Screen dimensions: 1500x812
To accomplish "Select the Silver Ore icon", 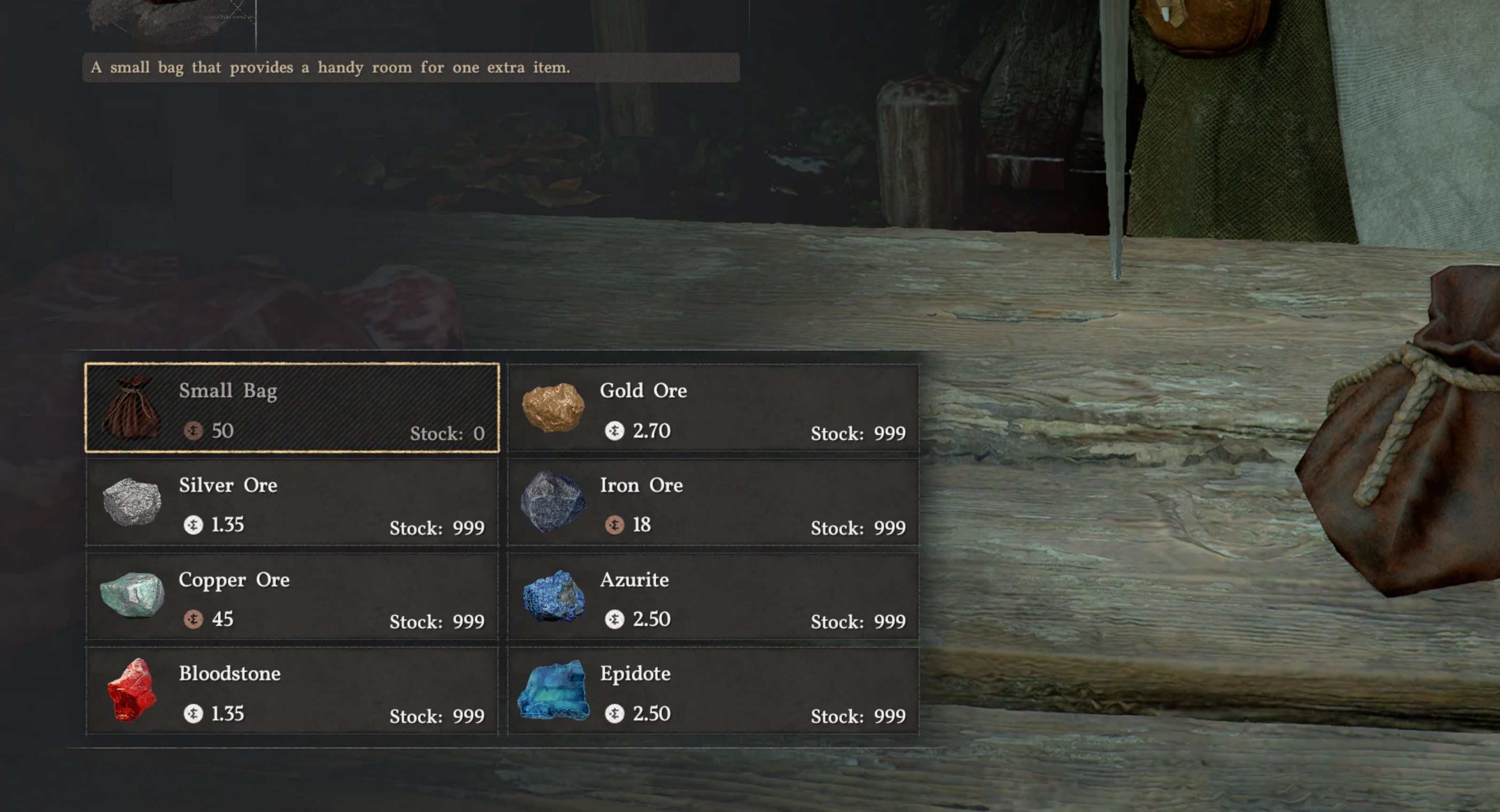I will click(x=133, y=502).
